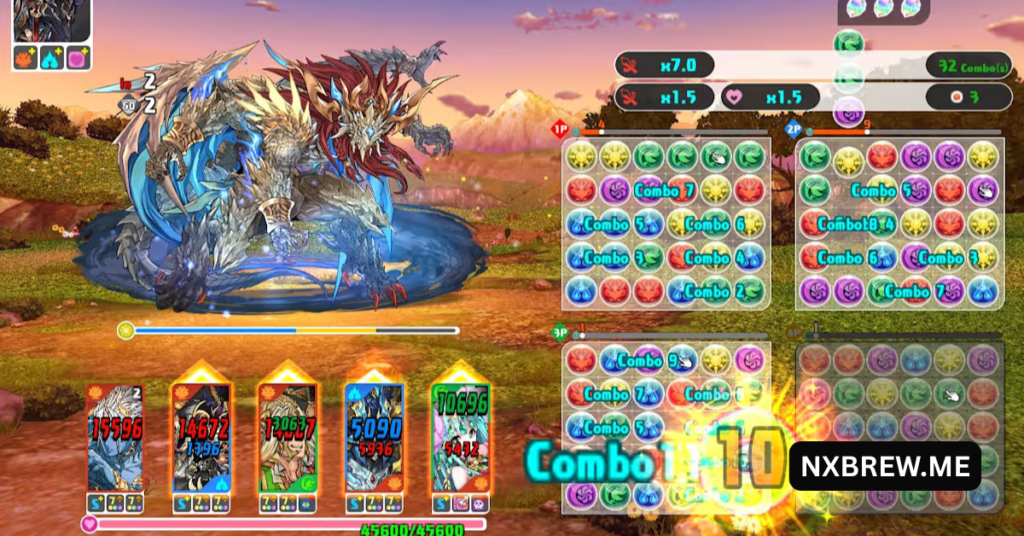Tap the purple skull badge under last card
The height and width of the screenshot is (536, 1024).
coord(480,503)
